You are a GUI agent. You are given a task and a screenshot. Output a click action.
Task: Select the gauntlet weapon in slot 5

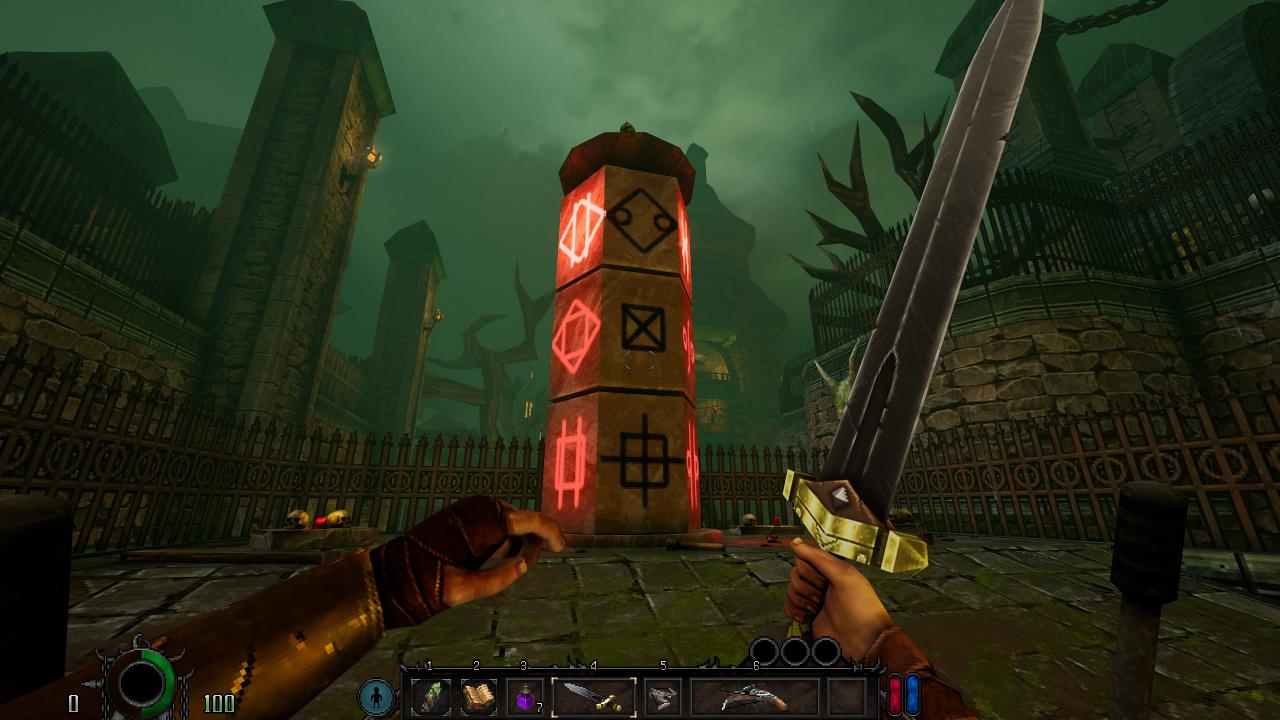[663, 697]
